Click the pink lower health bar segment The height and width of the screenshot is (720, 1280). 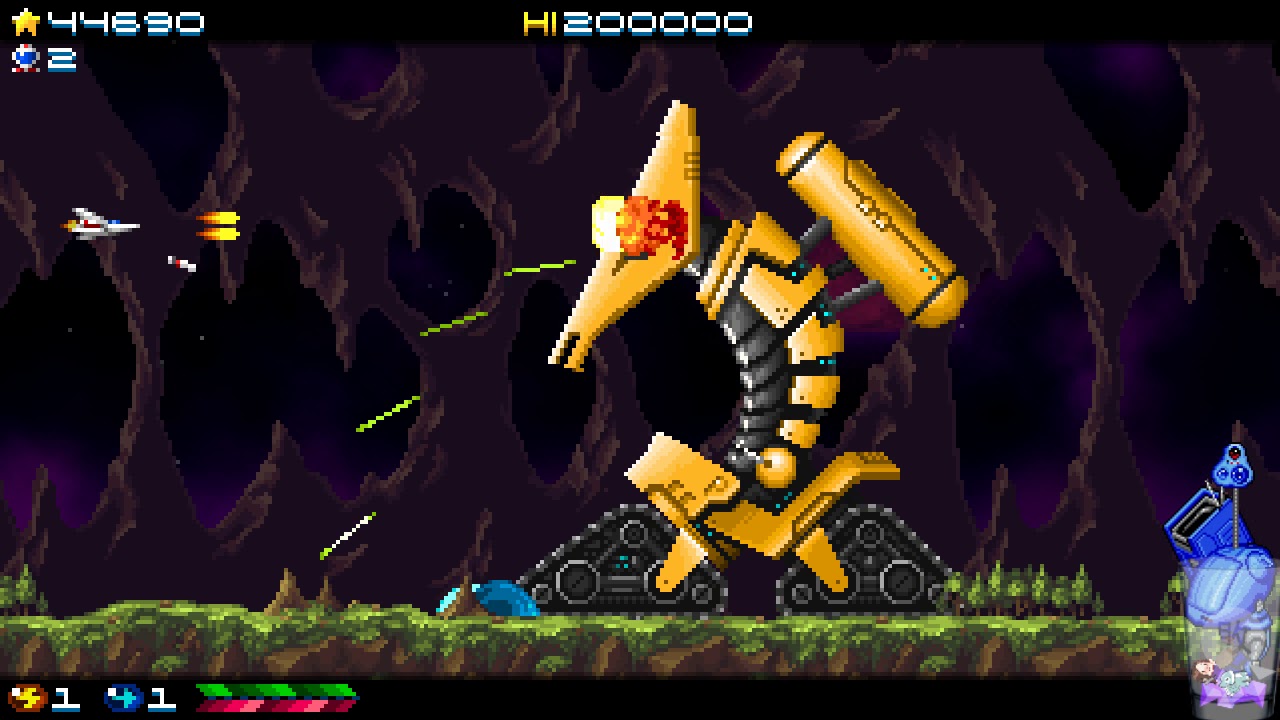[275, 705]
